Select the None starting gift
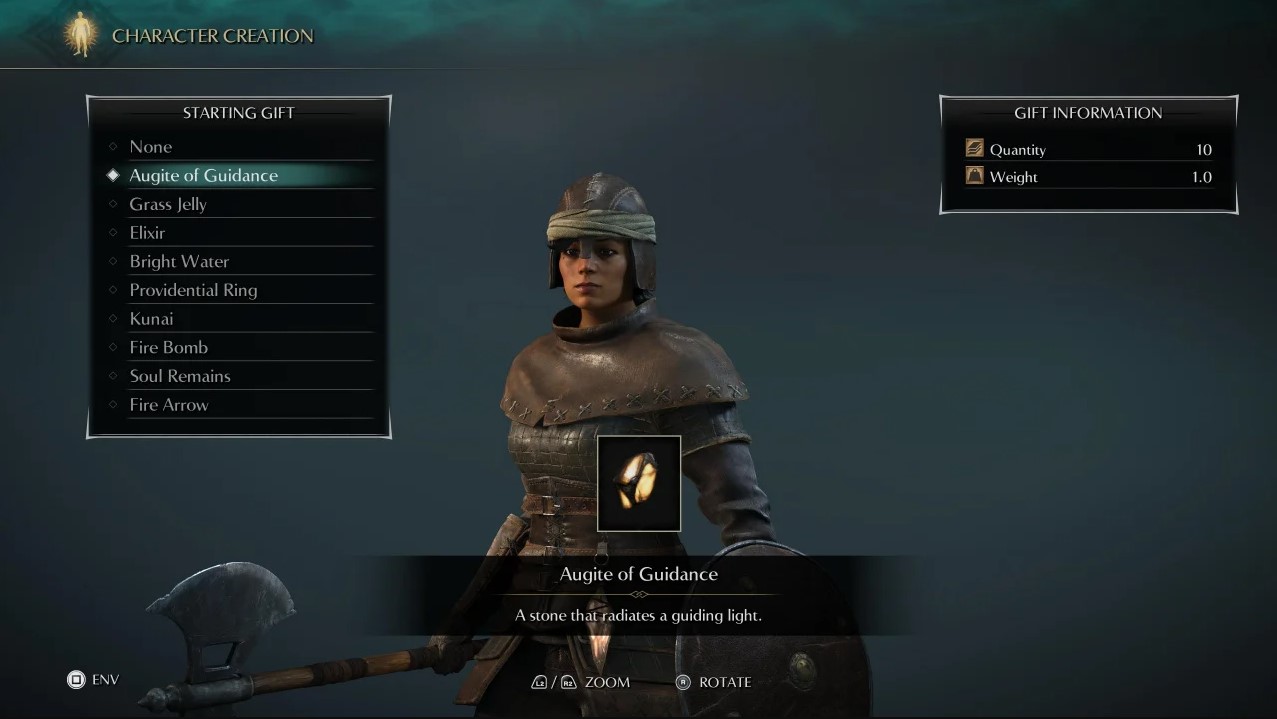1277x719 pixels. point(151,147)
